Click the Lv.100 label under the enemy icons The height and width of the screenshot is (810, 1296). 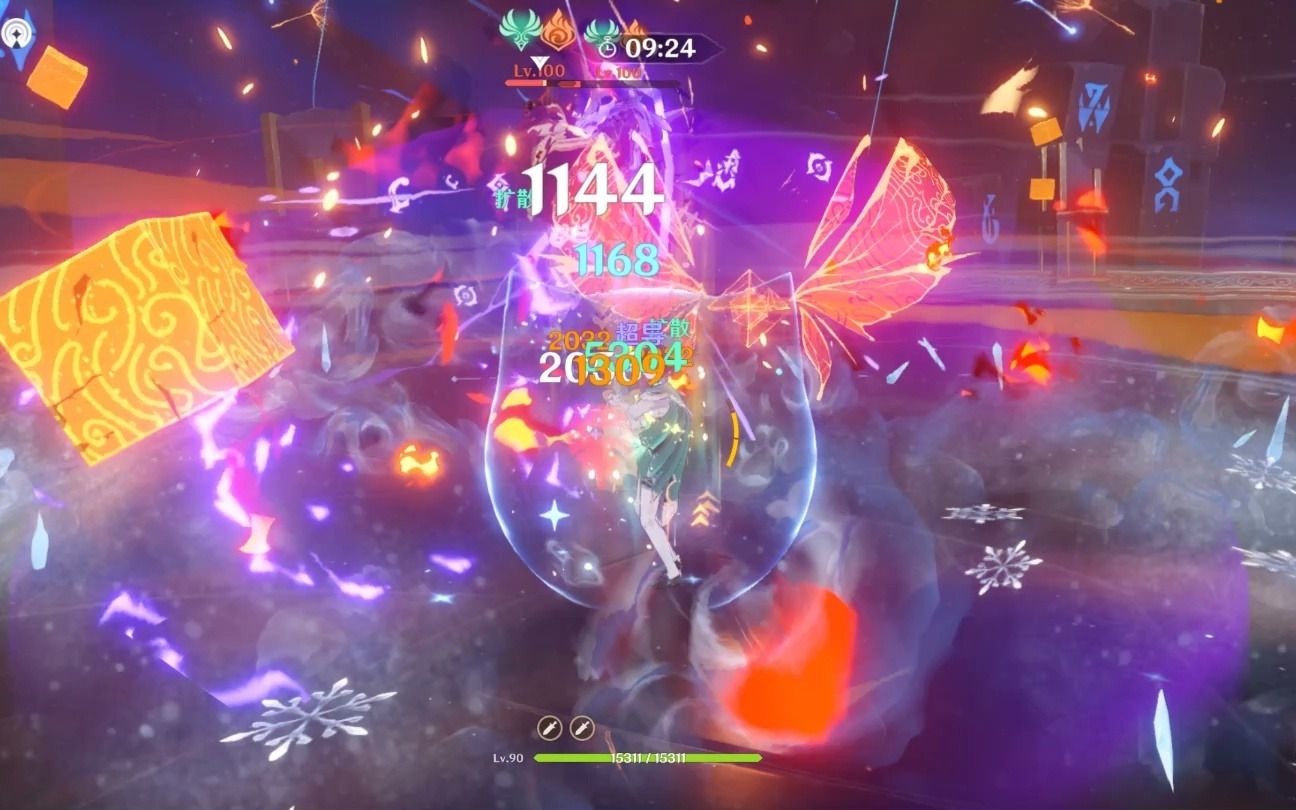click(x=539, y=70)
